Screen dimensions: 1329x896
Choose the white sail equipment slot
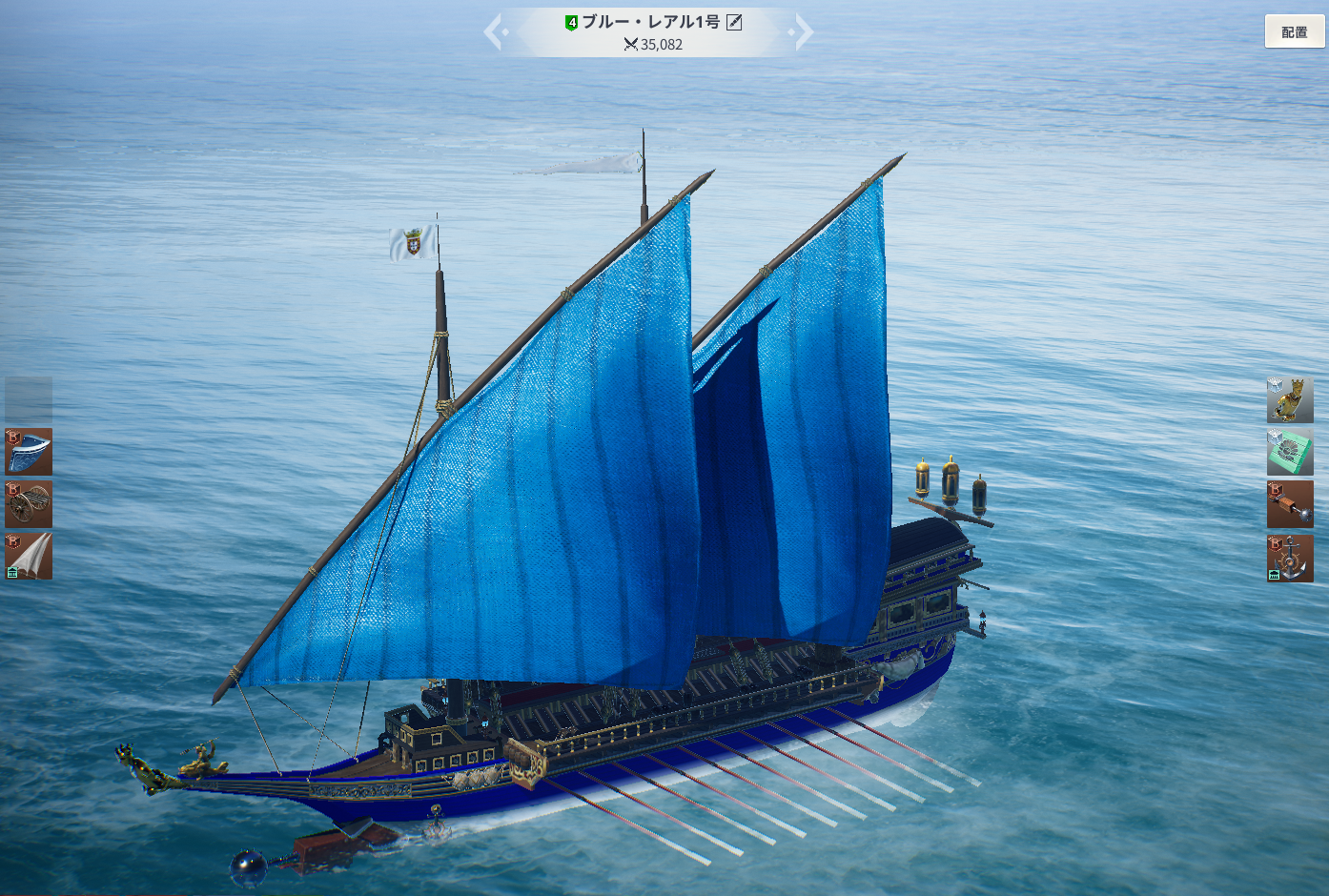coord(29,556)
